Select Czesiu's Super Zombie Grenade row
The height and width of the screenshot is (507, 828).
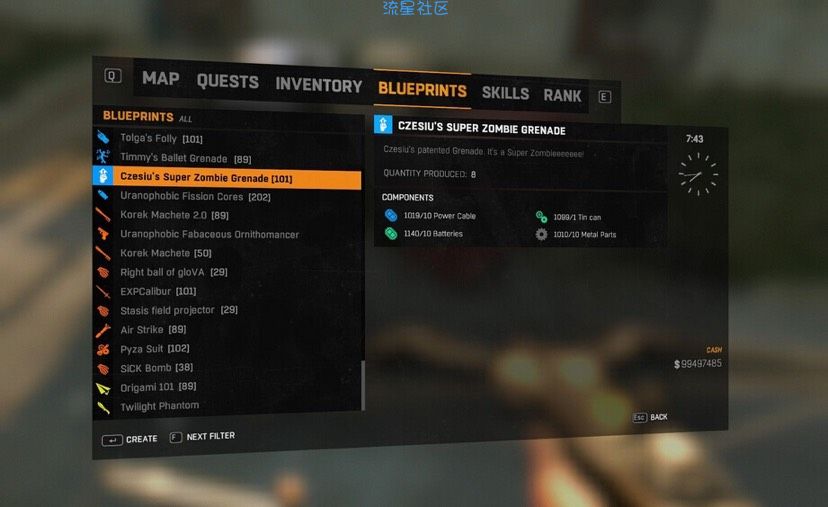point(206,178)
